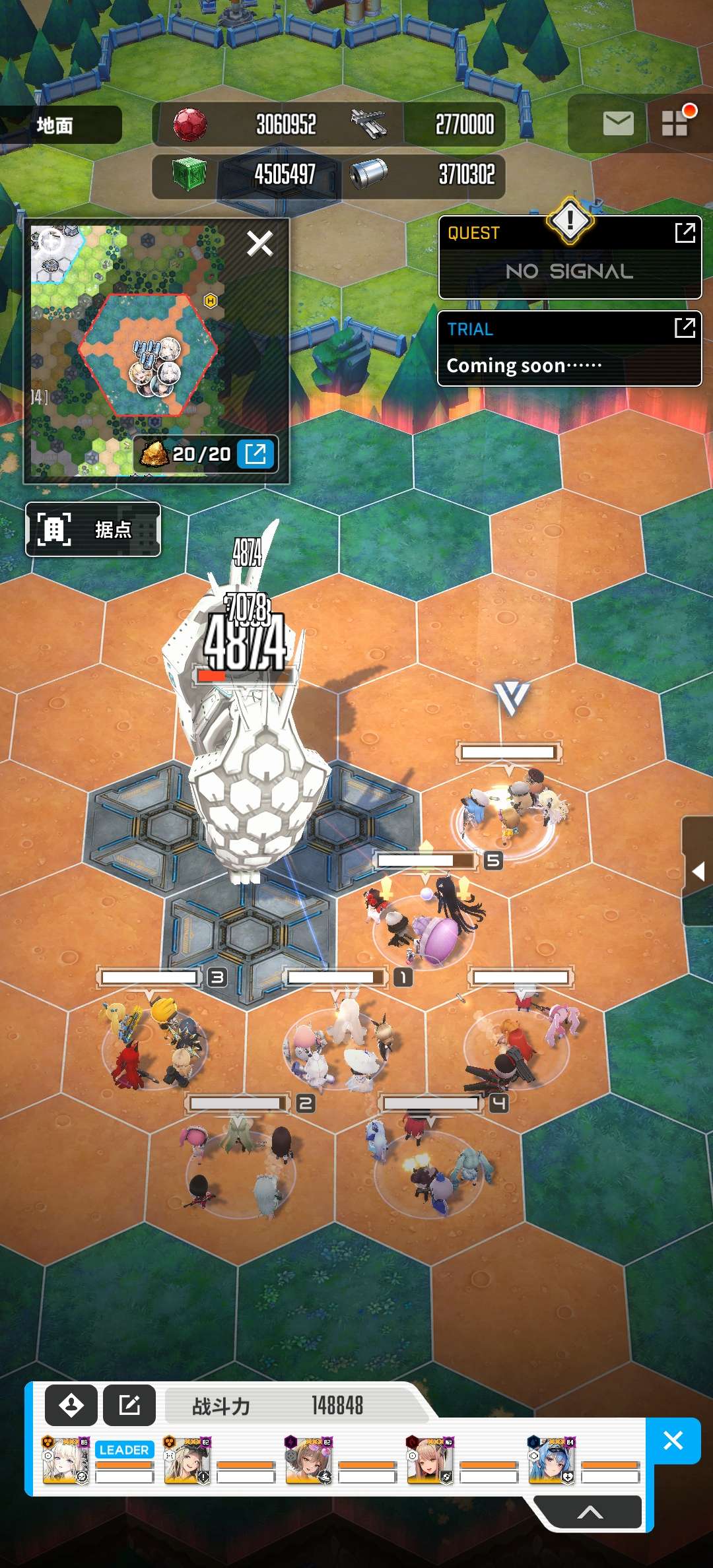Viewport: 713px width, 1568px height.
Task: Expand squad details with the up chevron
Action: pos(590,1513)
